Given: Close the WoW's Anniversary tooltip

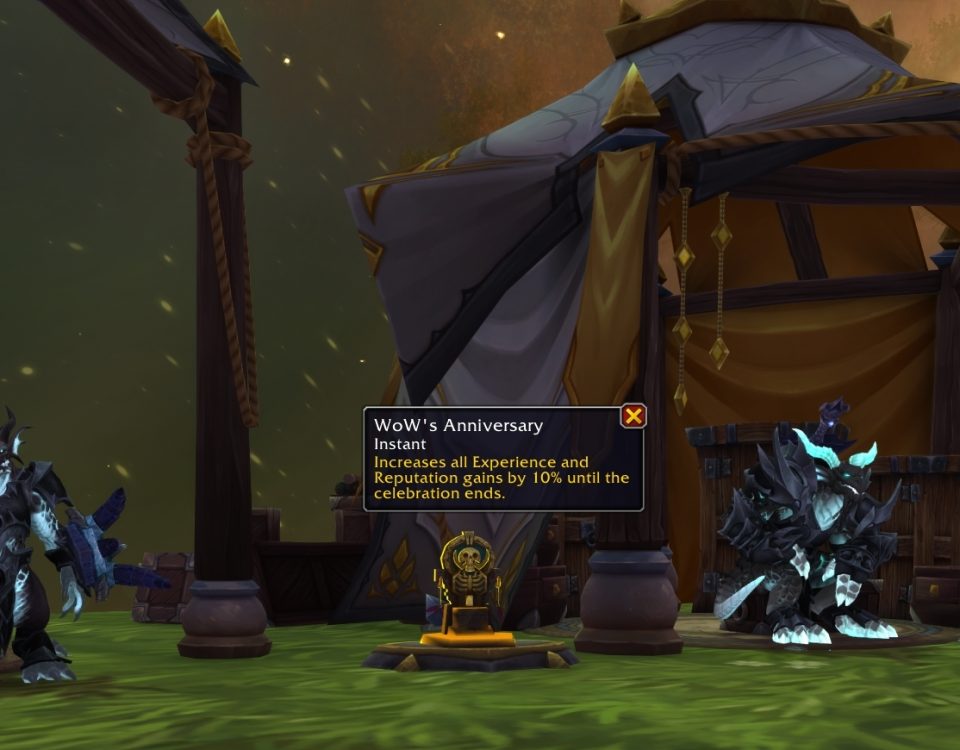Looking at the screenshot, I should tap(633, 416).
